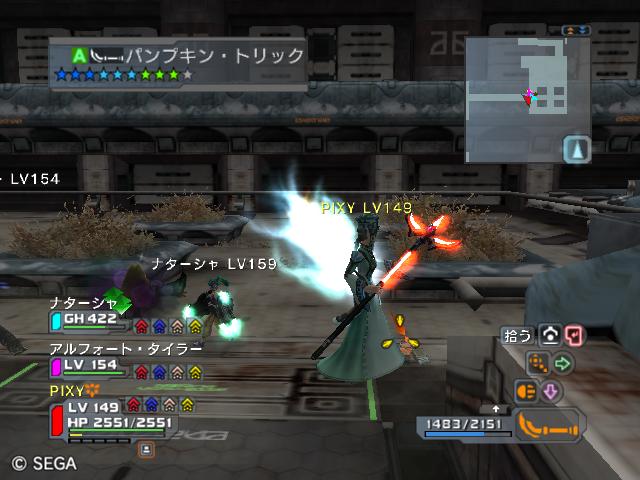The height and width of the screenshot is (480, 640).
Task: Toggle the orange and blue arrows above the minimap
Action: coord(576,31)
